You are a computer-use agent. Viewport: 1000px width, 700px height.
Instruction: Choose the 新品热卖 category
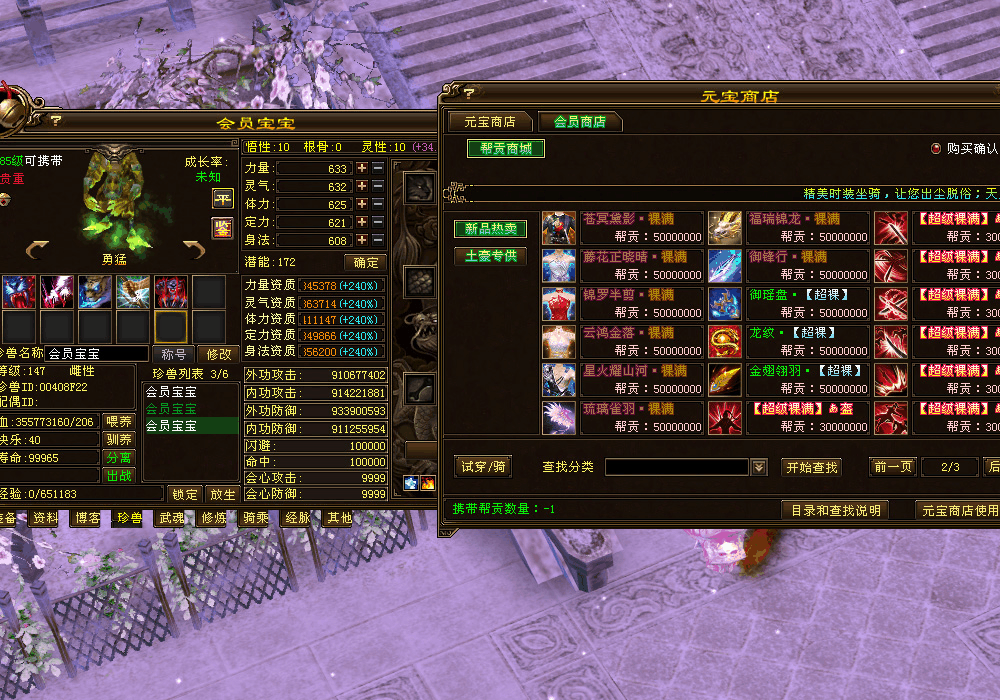(x=490, y=229)
